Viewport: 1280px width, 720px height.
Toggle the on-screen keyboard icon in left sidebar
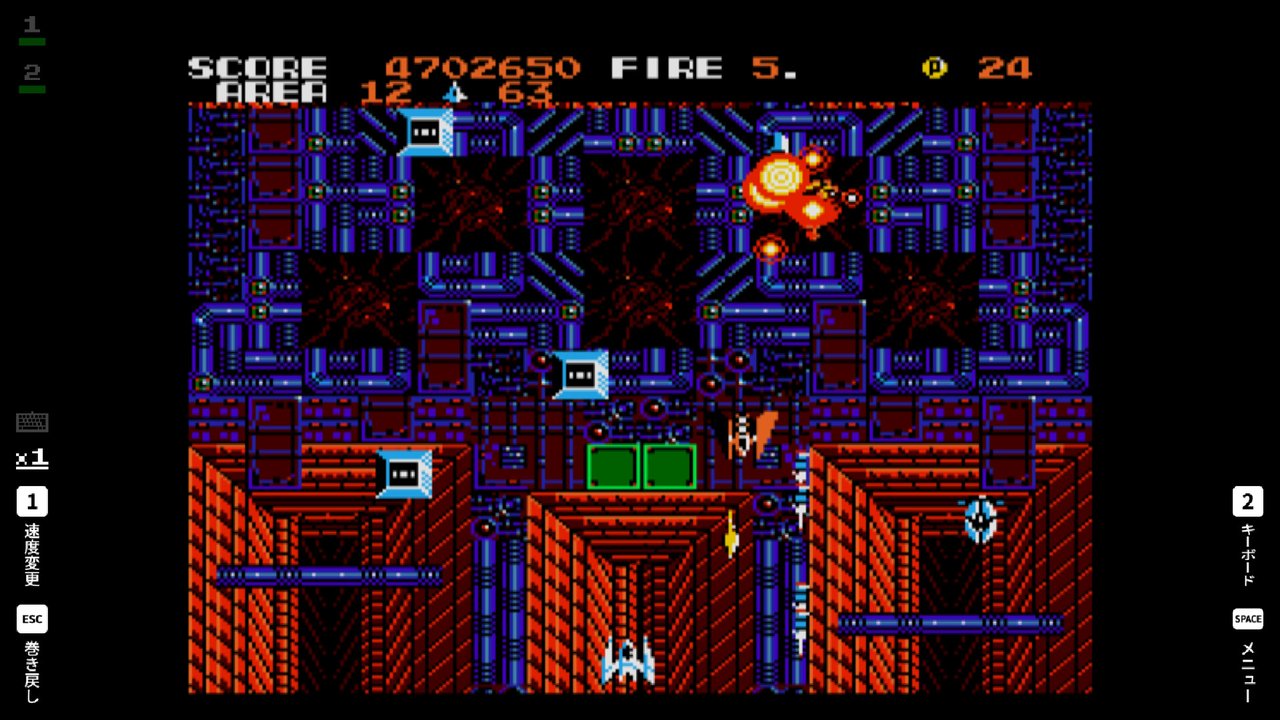pyautogui.click(x=31, y=421)
